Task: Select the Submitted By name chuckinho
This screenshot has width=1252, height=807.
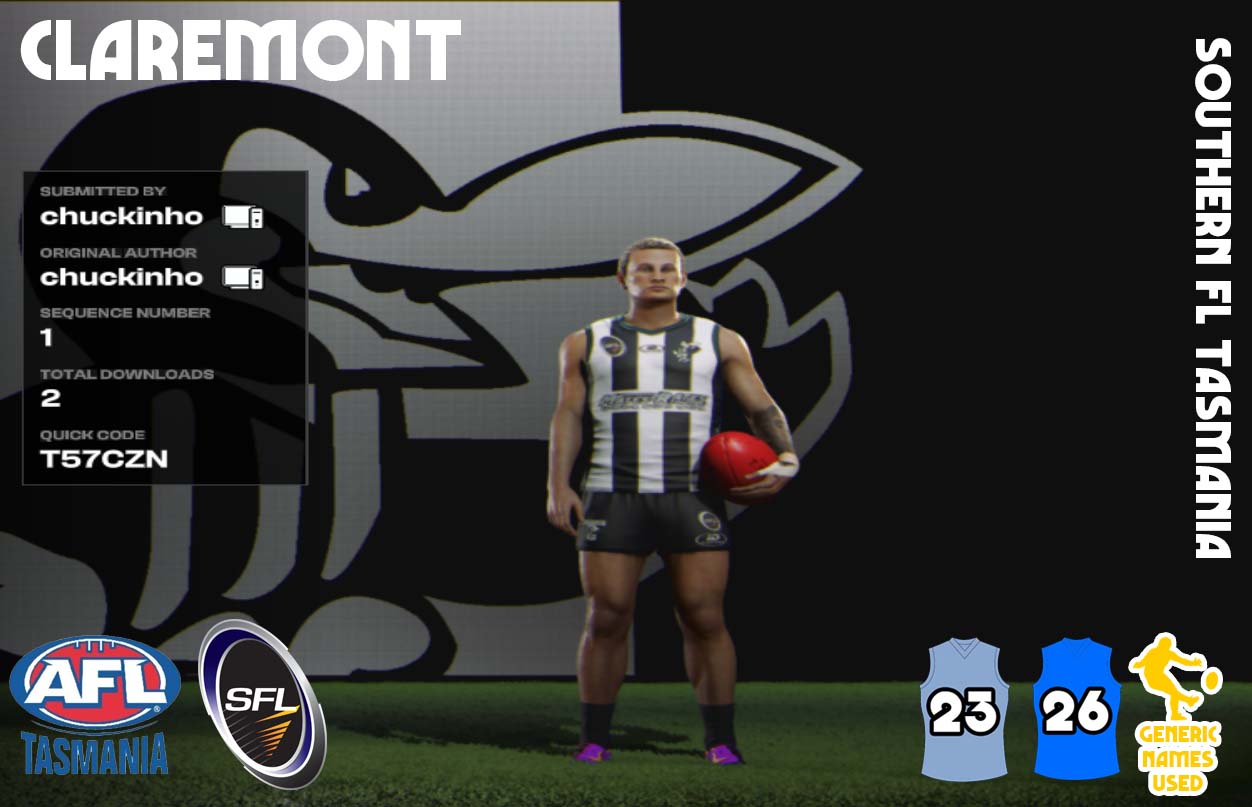Action: click(121, 216)
